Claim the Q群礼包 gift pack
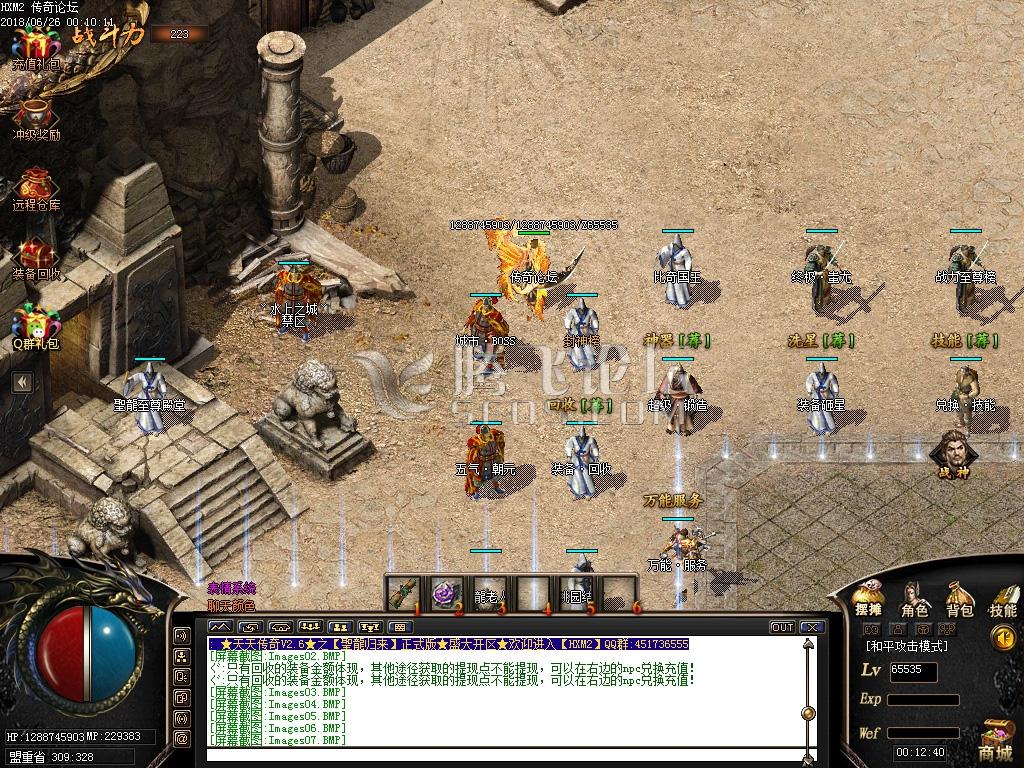Screen dimensions: 1024x768 pos(36,325)
